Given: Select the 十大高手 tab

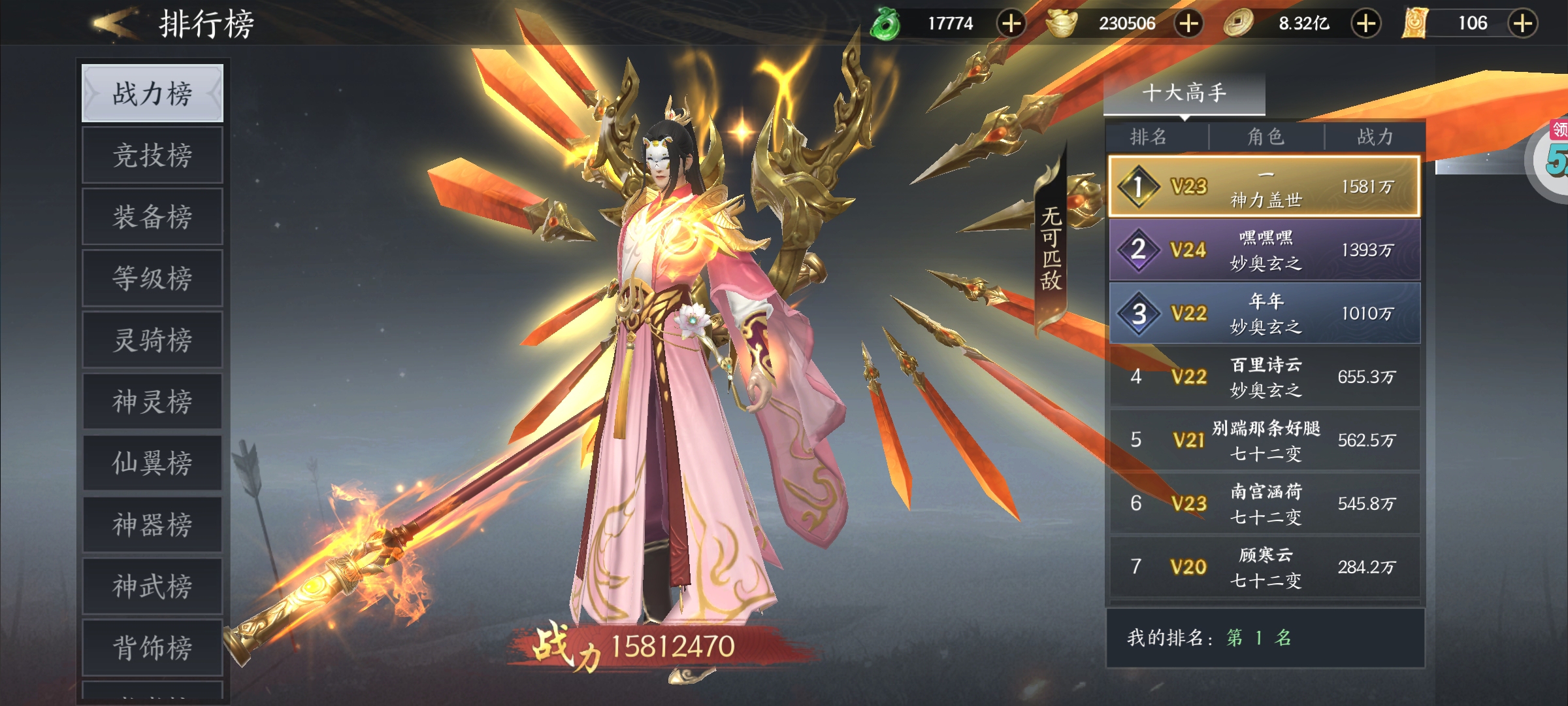Looking at the screenshot, I should tap(1184, 93).
